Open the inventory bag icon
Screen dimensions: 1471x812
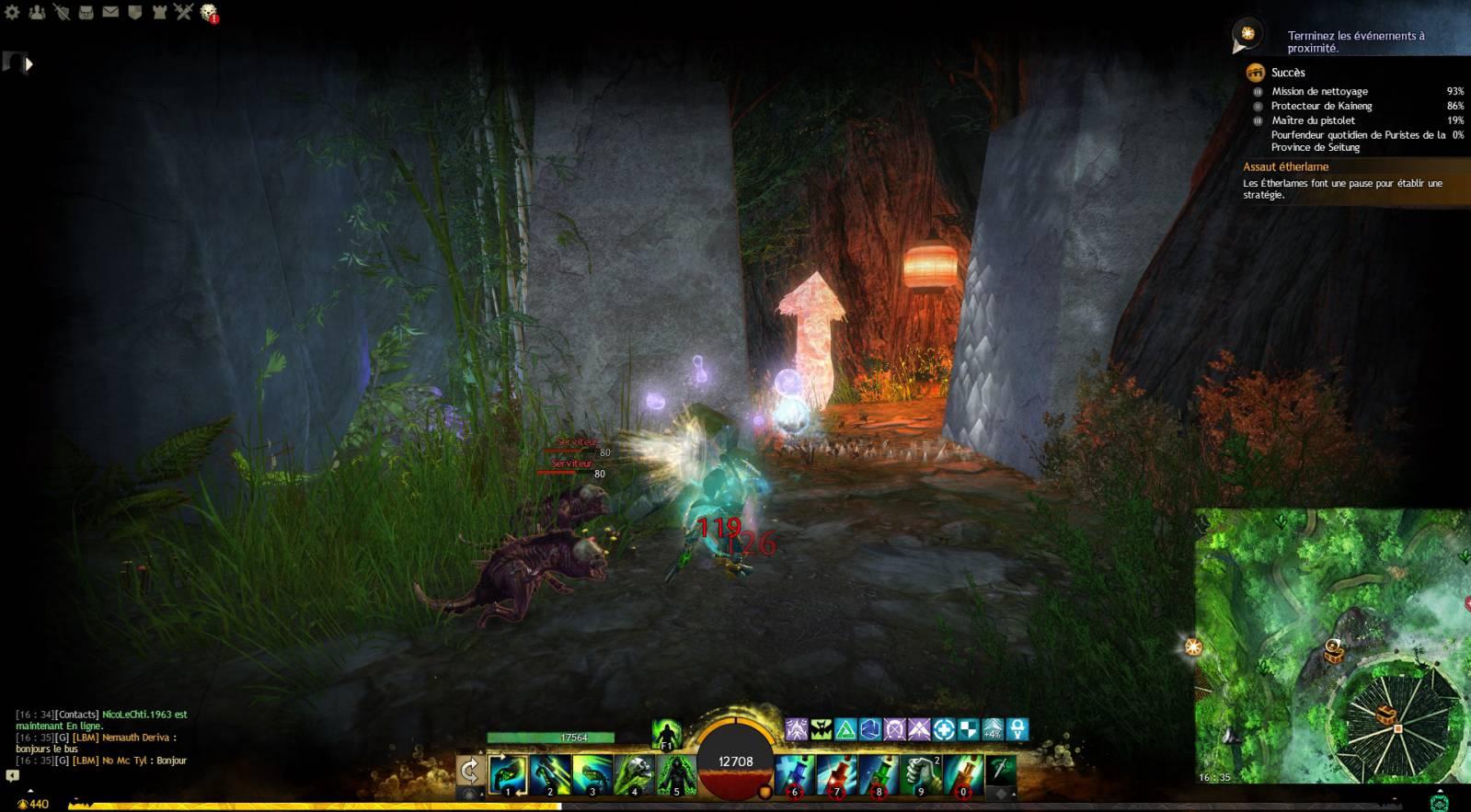[x=86, y=13]
